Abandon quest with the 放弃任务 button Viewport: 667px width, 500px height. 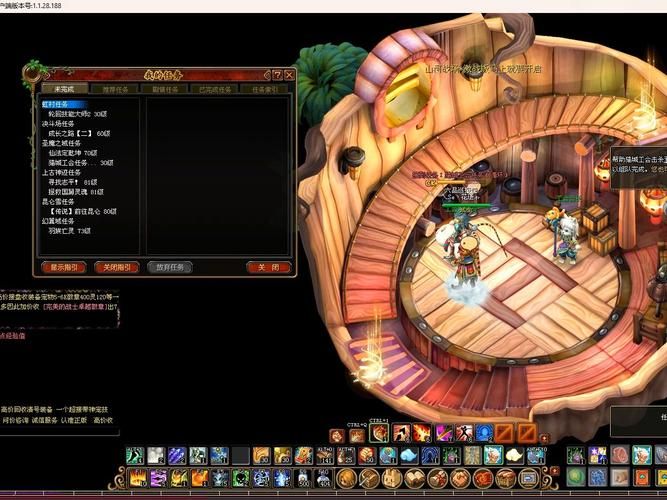(168, 267)
